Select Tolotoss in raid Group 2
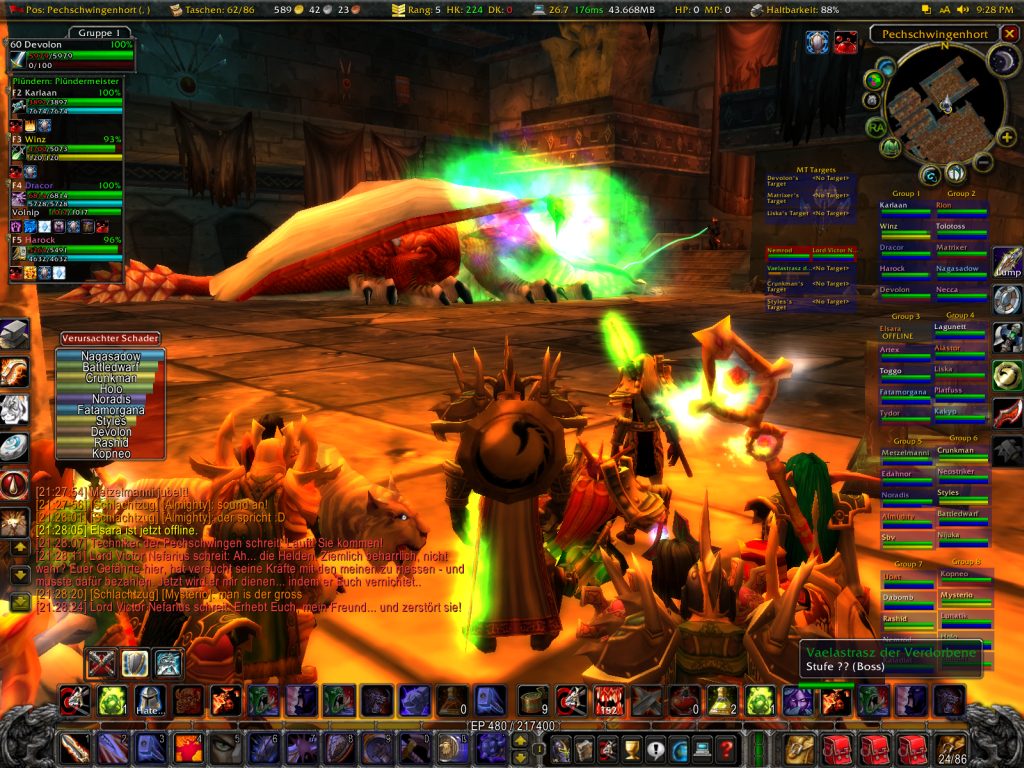The image size is (1024, 768). click(960, 227)
